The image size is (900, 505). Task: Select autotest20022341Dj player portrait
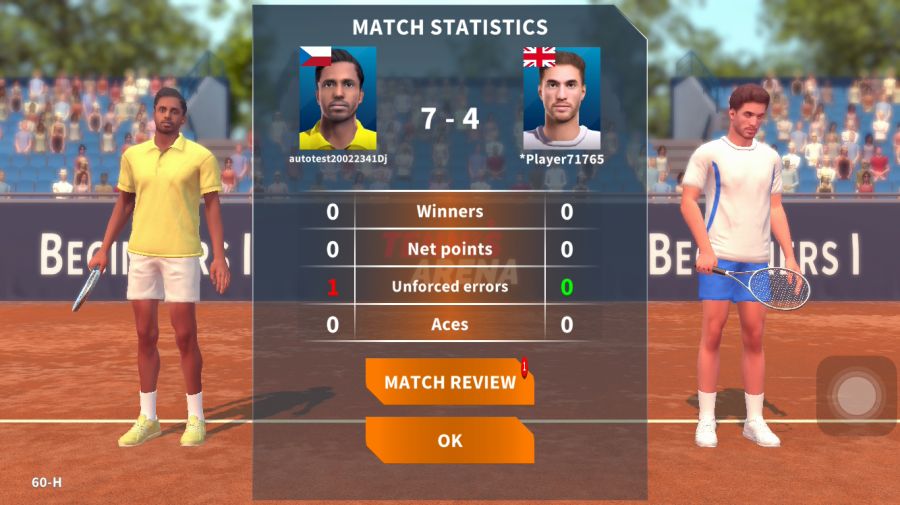[x=338, y=99]
